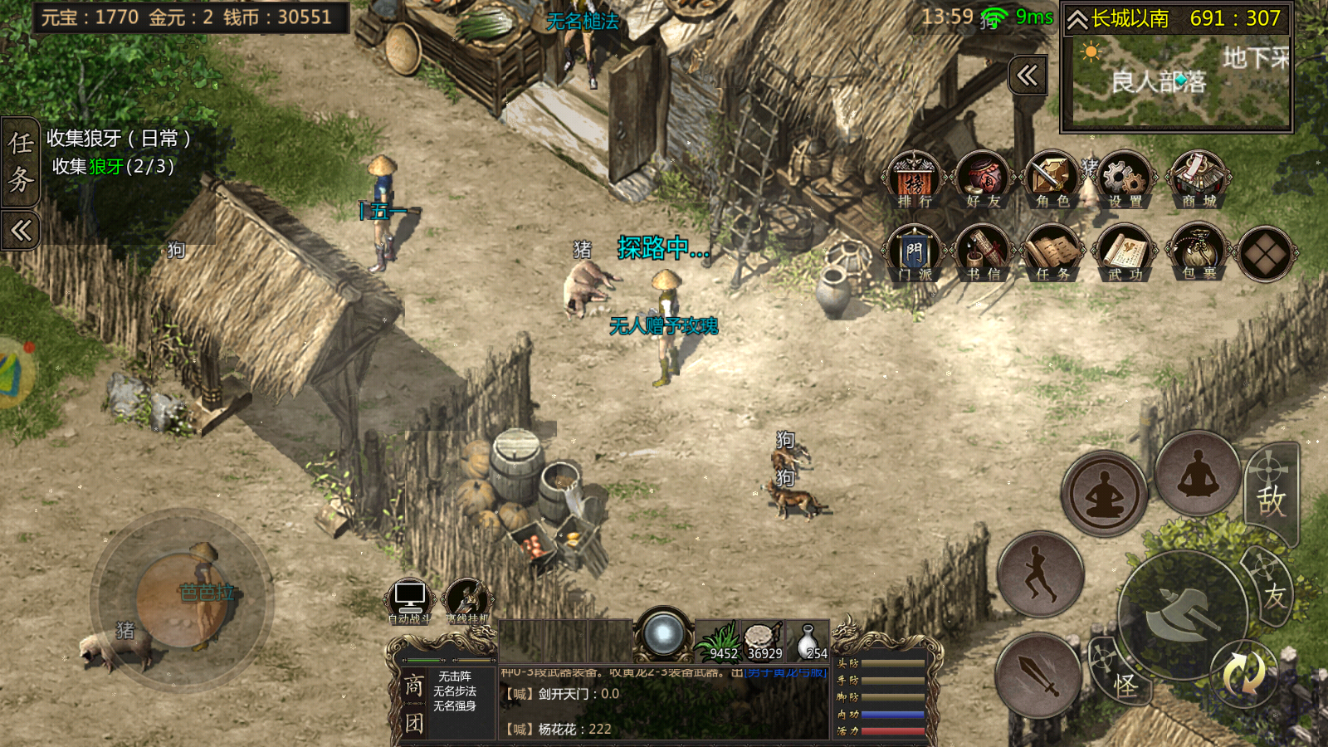Open the 设置 settings gear
The height and width of the screenshot is (747, 1328).
coord(1124,180)
